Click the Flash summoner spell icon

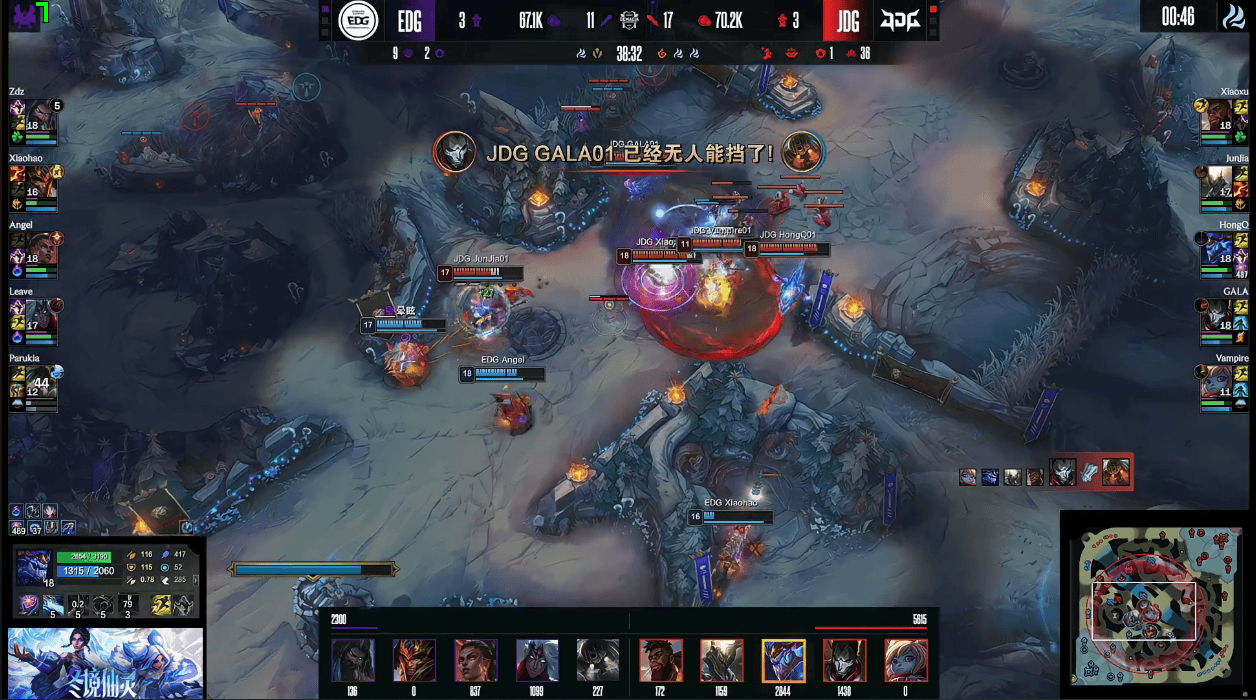160,605
